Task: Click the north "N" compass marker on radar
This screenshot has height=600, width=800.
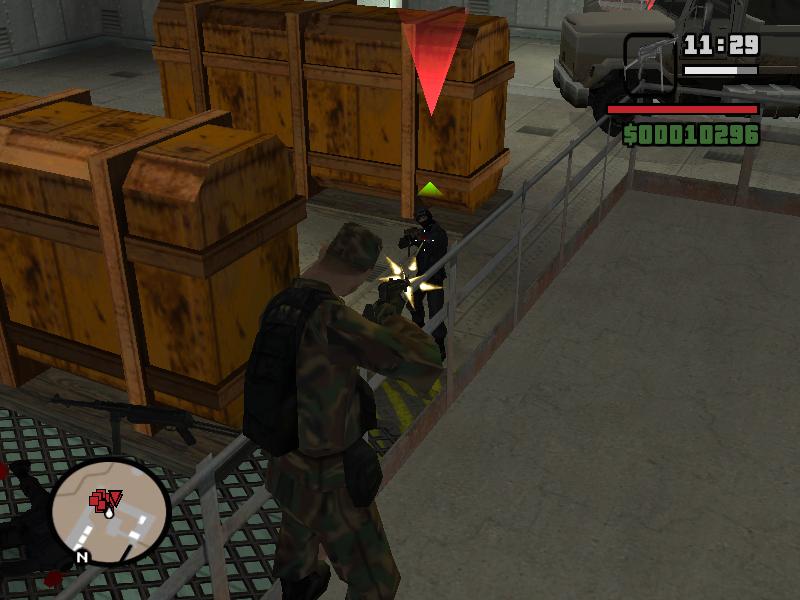Action: coord(82,557)
